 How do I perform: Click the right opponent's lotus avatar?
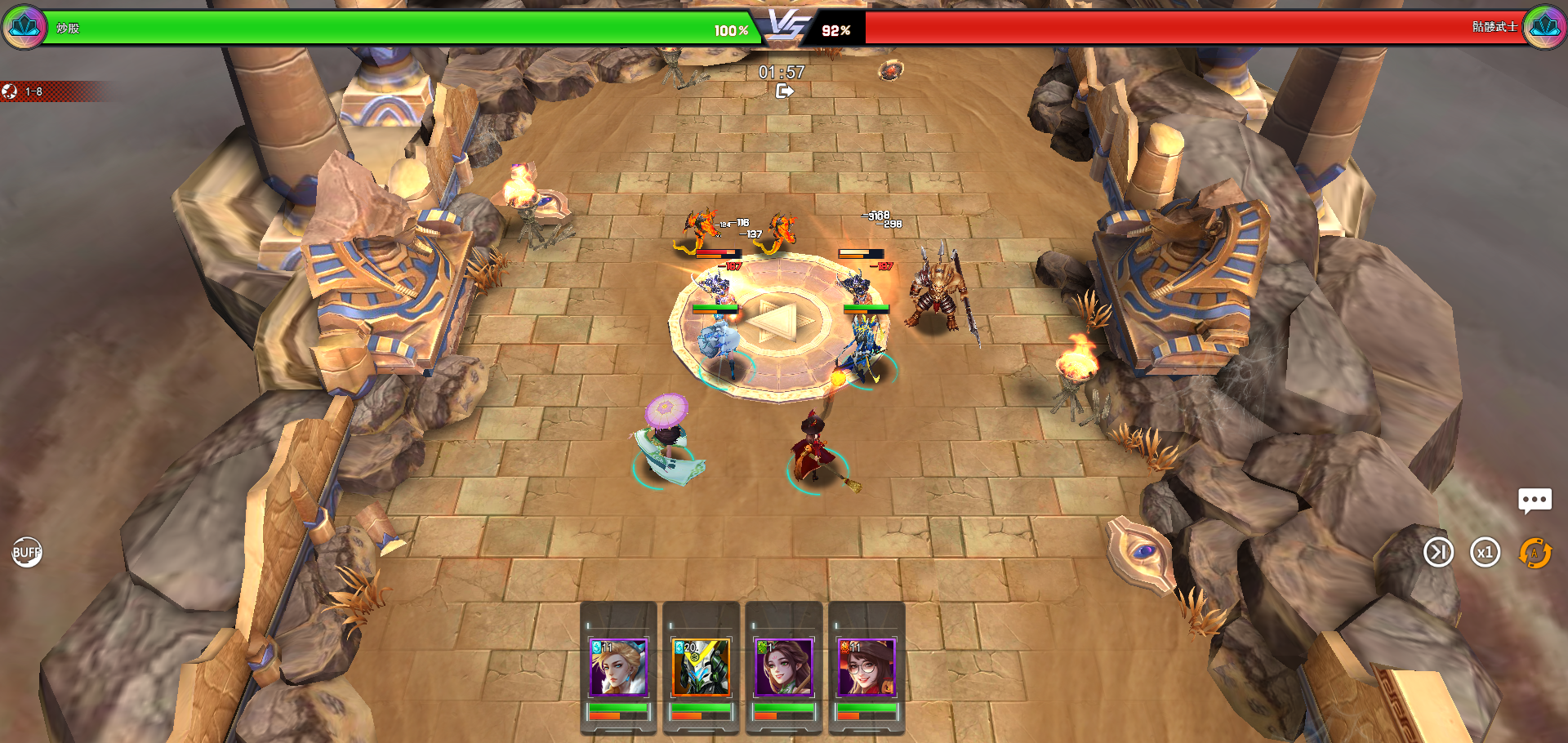click(1544, 28)
